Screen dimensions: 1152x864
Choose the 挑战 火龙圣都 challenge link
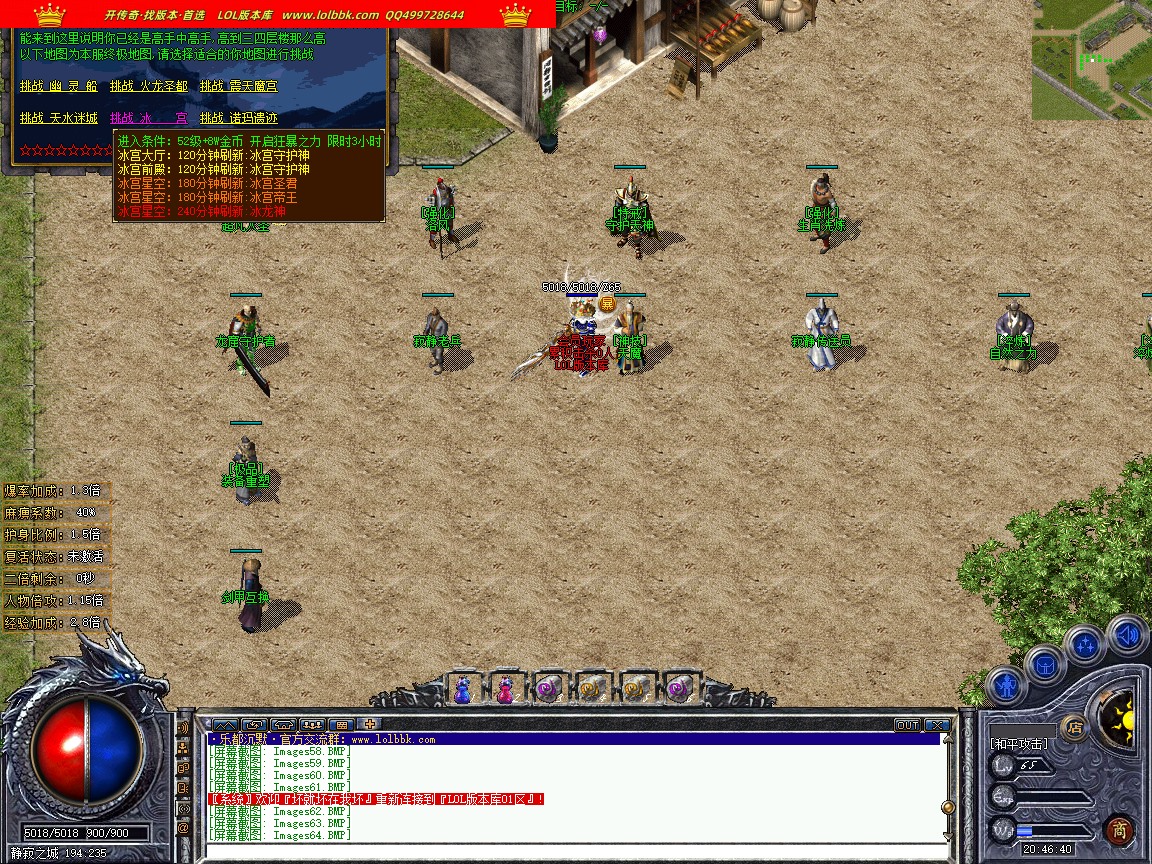[149, 87]
